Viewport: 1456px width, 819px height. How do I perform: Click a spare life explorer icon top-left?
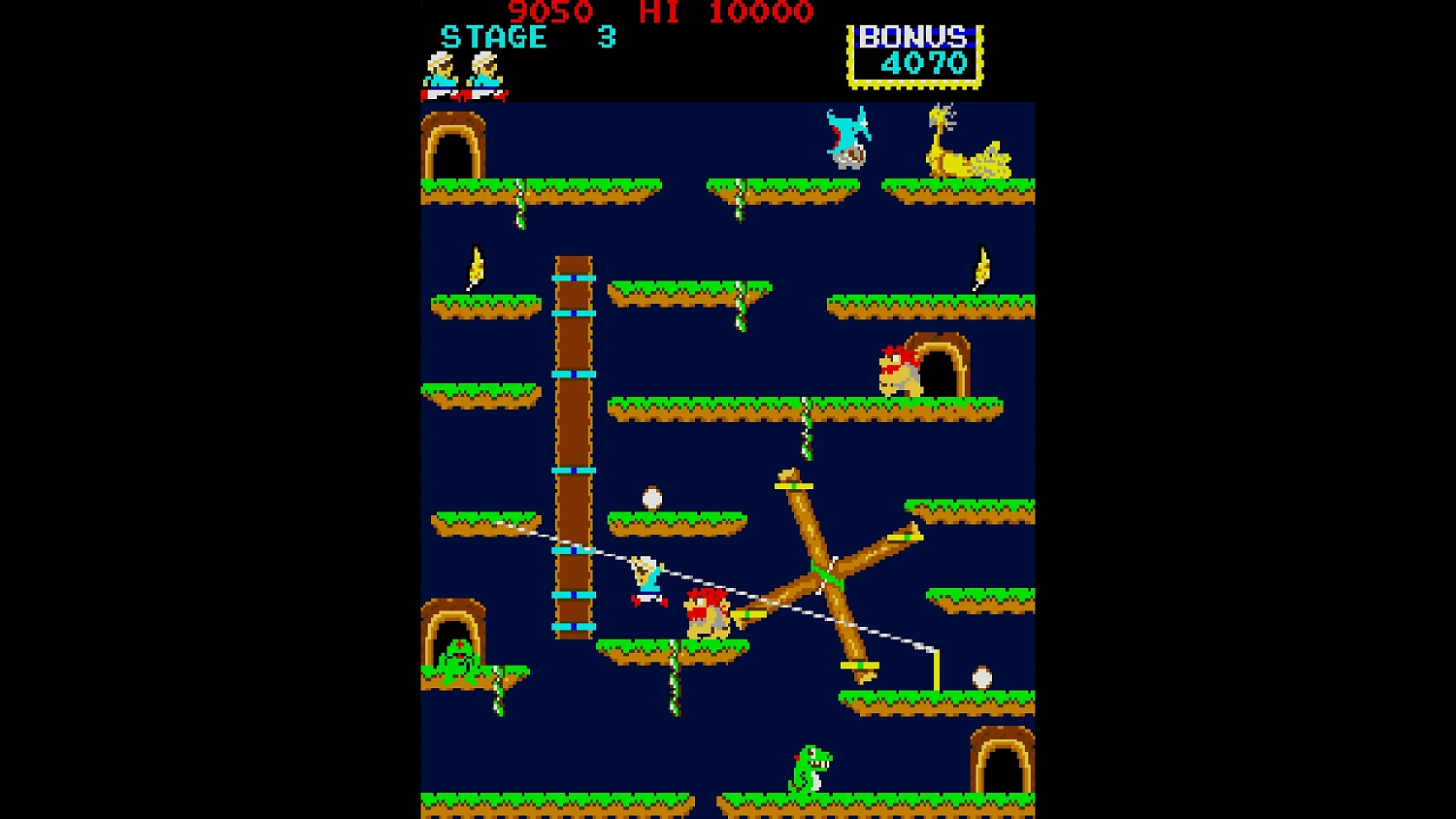coord(442,73)
